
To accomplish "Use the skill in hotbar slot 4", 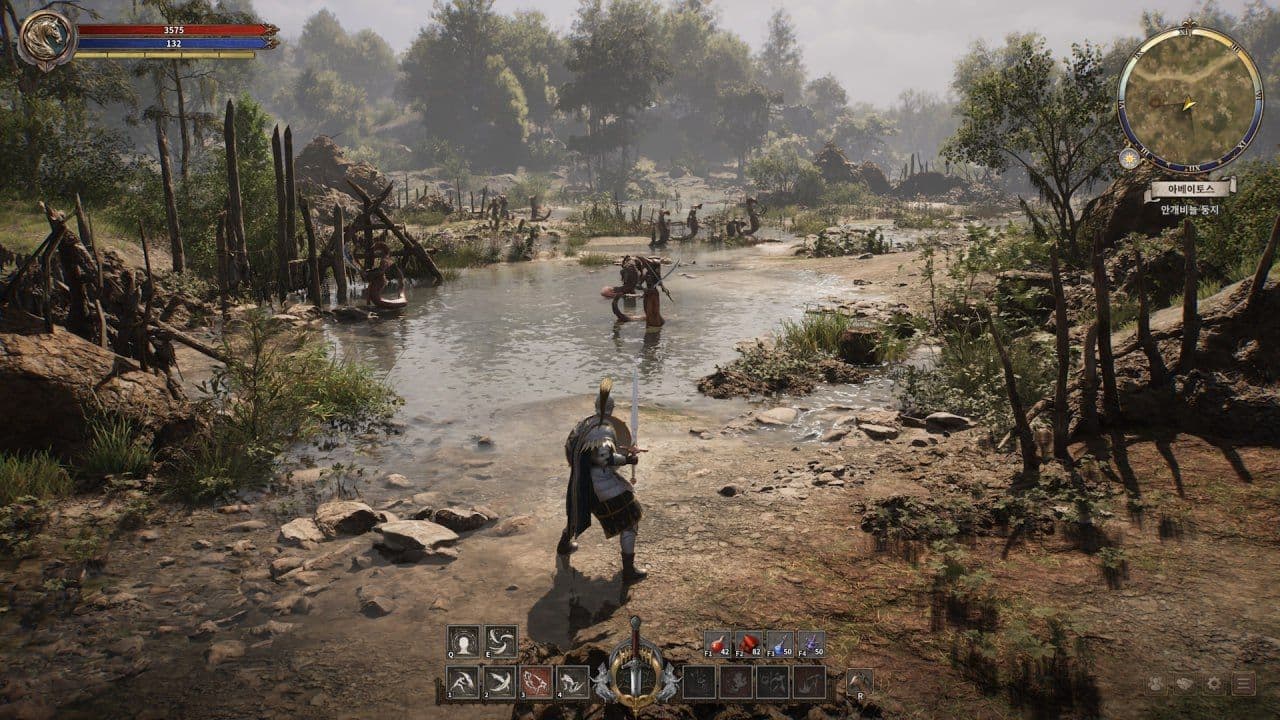I will (x=573, y=682).
